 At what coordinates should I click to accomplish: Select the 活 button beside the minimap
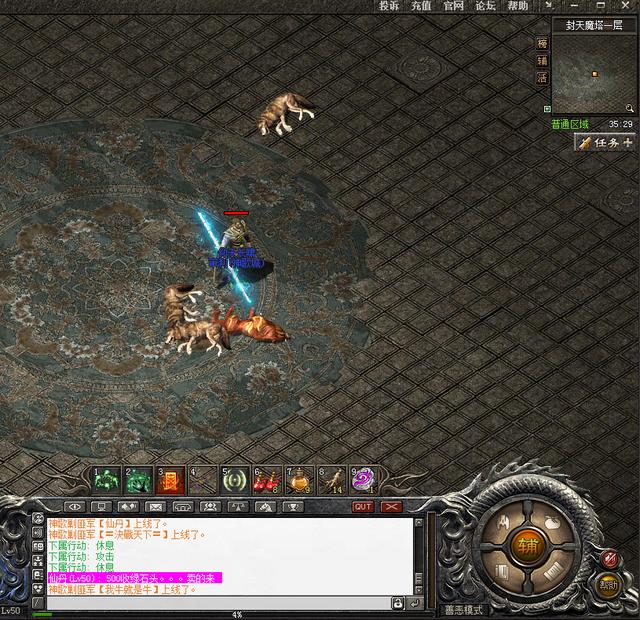(543, 77)
